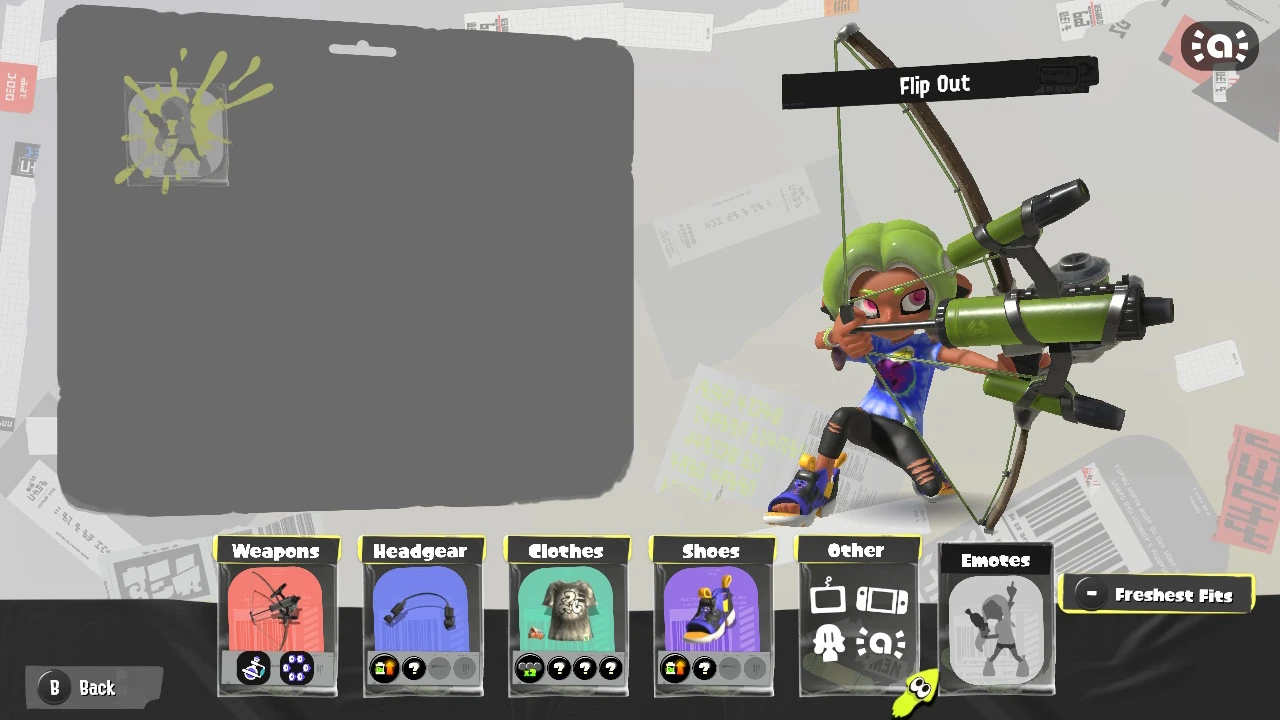Click the first question mark ability under Clothes
Viewport: 1280px width, 720px height.
pos(559,668)
